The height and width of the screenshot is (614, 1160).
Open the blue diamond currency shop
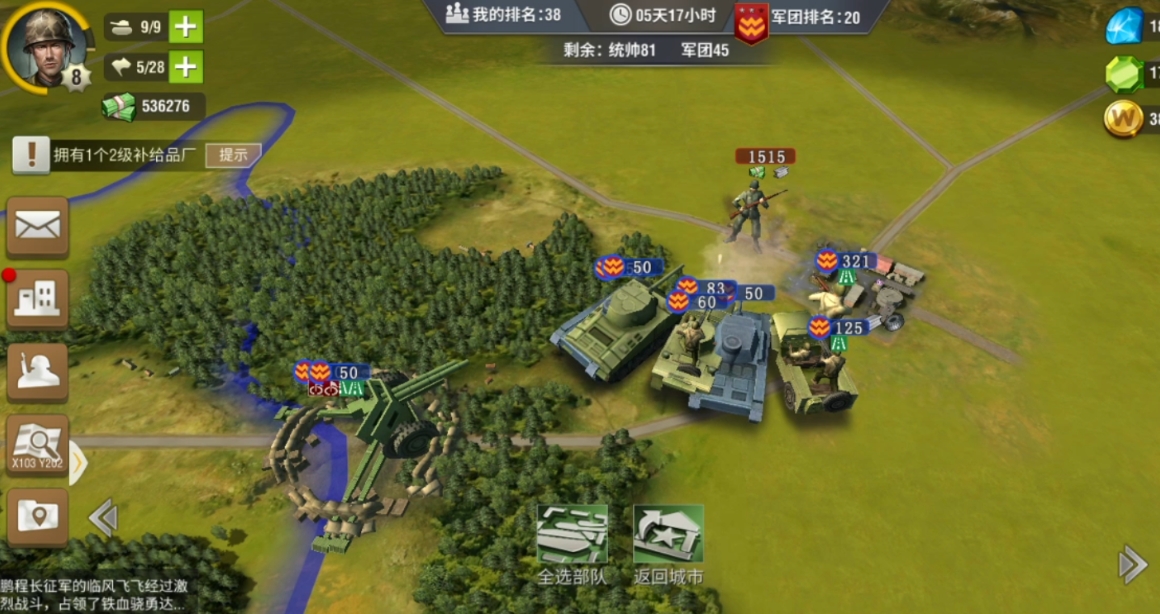(x=1124, y=26)
